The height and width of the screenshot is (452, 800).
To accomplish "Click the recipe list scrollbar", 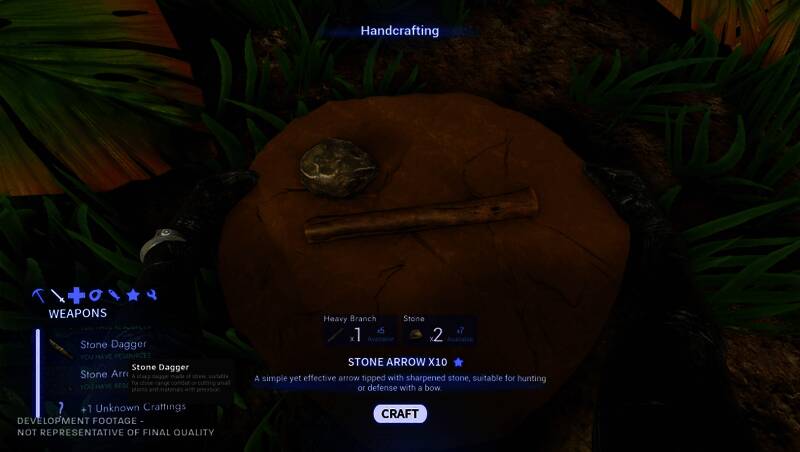I will click(38, 370).
